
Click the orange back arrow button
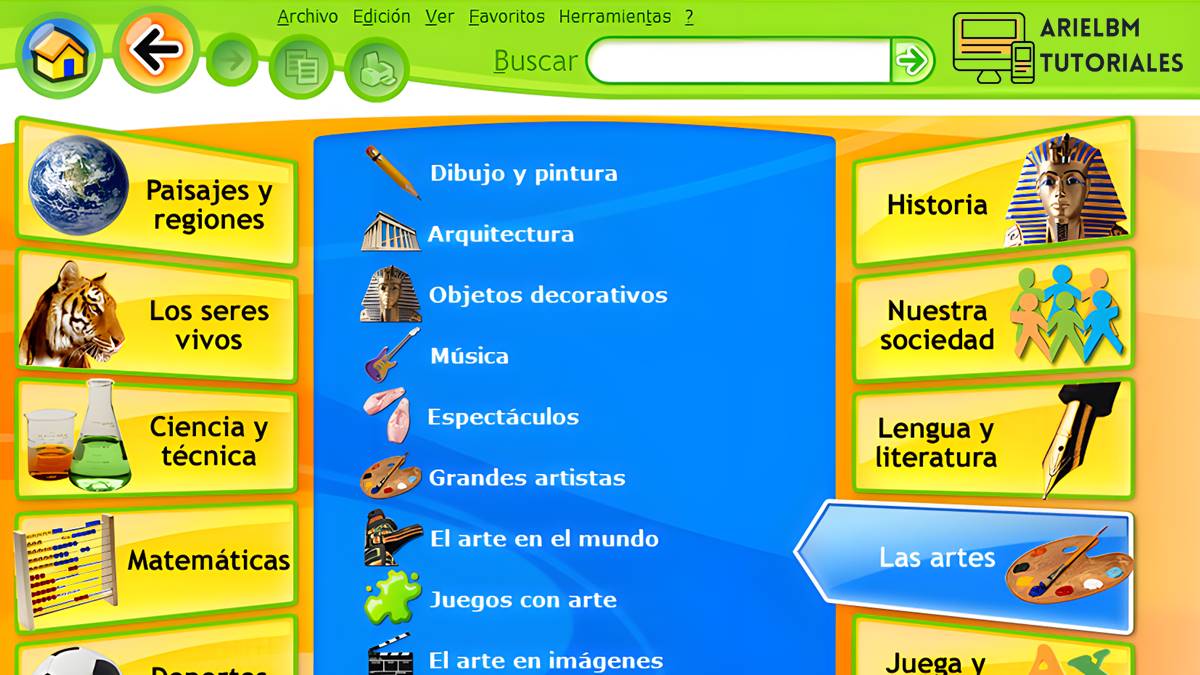point(155,50)
